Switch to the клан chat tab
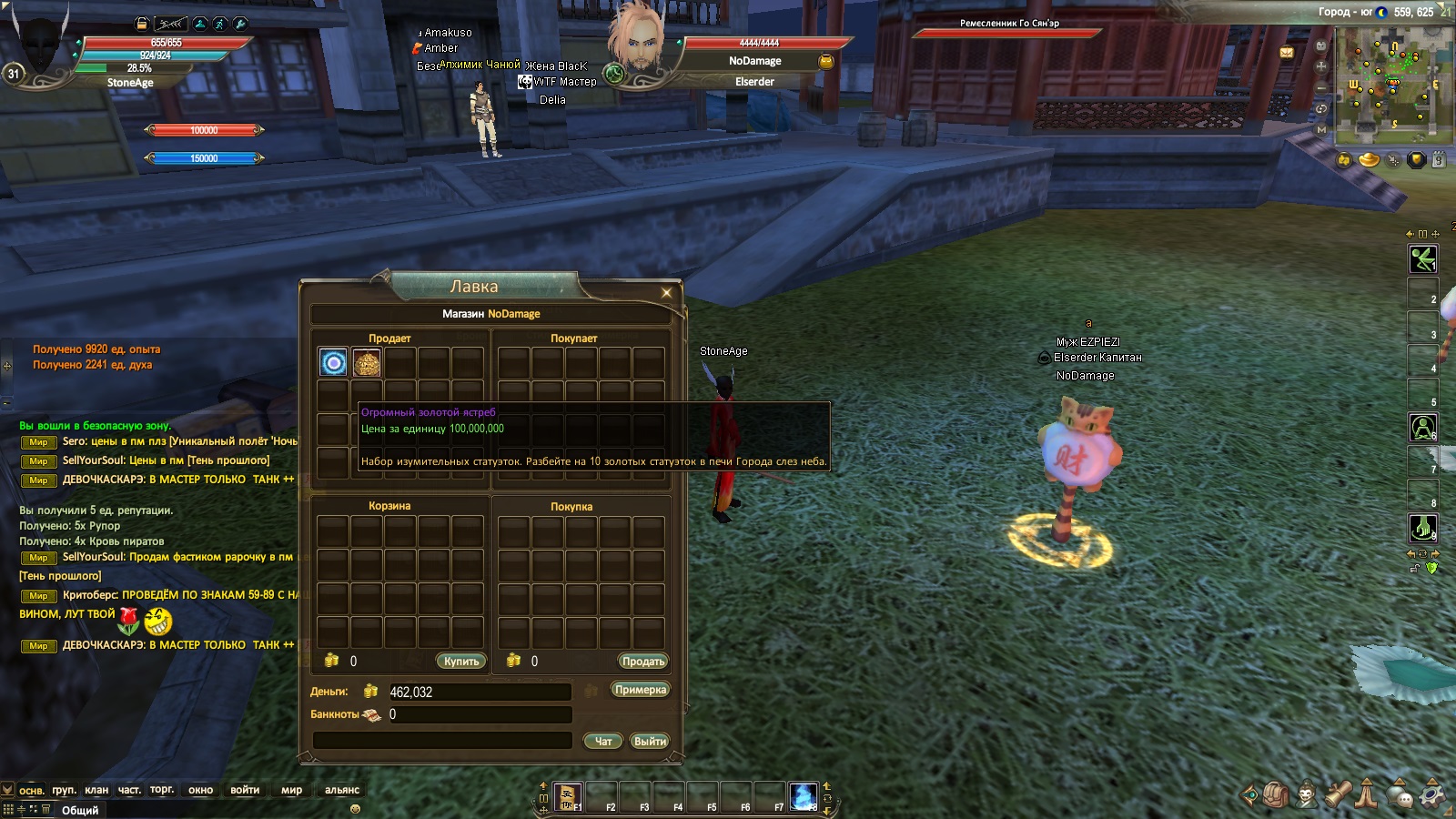The width and height of the screenshot is (1456, 819). 96,790
